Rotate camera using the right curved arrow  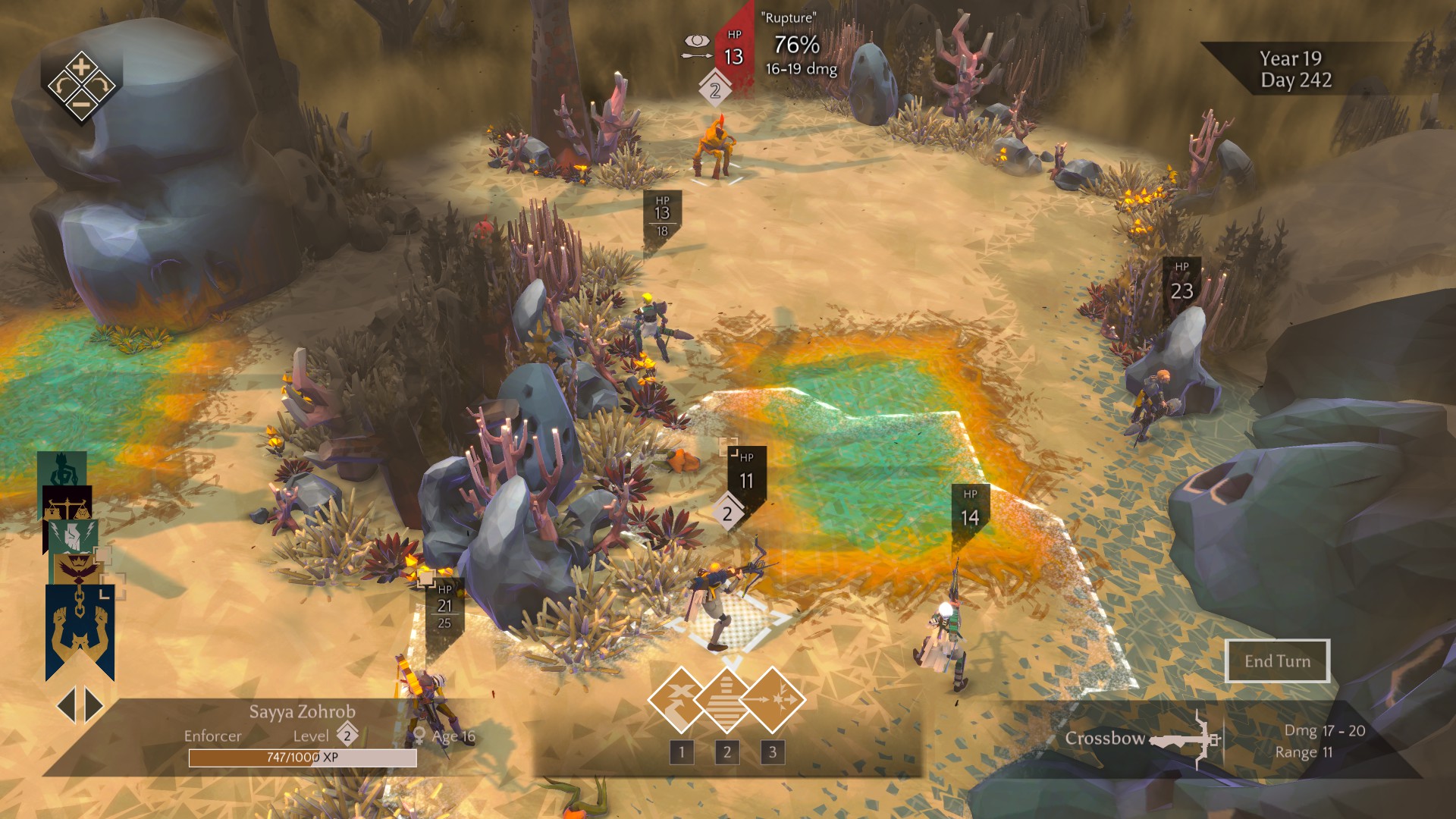click(x=100, y=86)
